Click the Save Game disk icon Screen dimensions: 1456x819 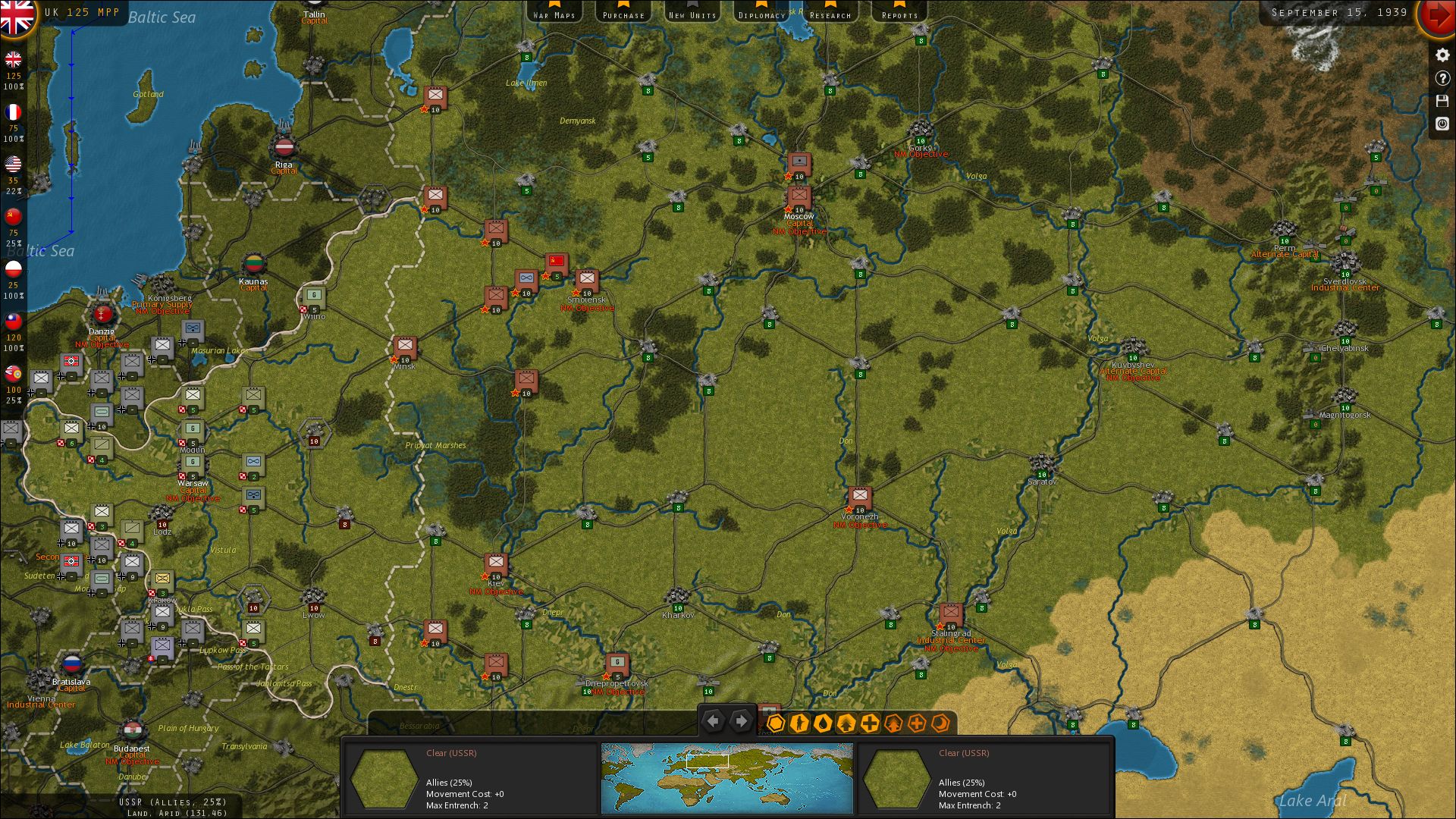[1442, 101]
